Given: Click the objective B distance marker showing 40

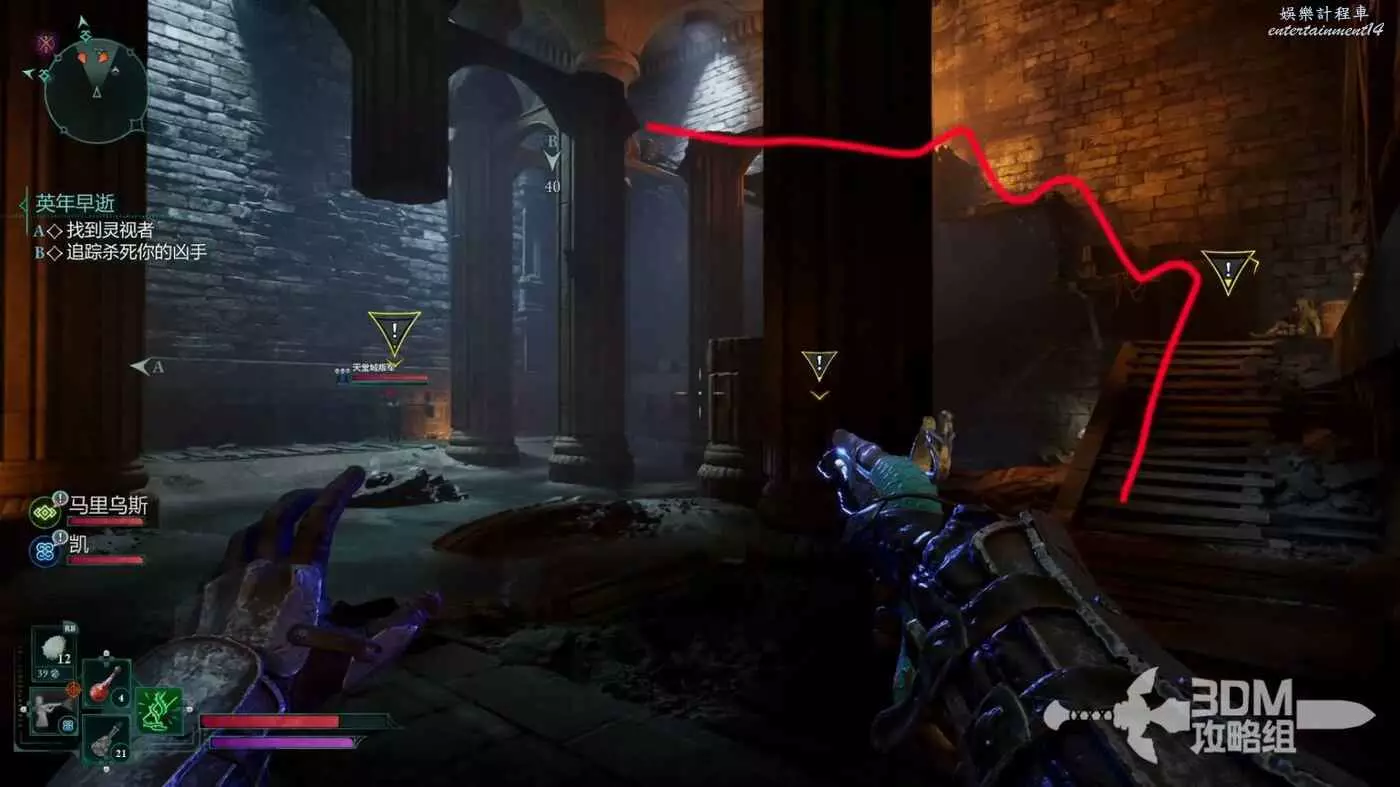Looking at the screenshot, I should click(x=551, y=165).
